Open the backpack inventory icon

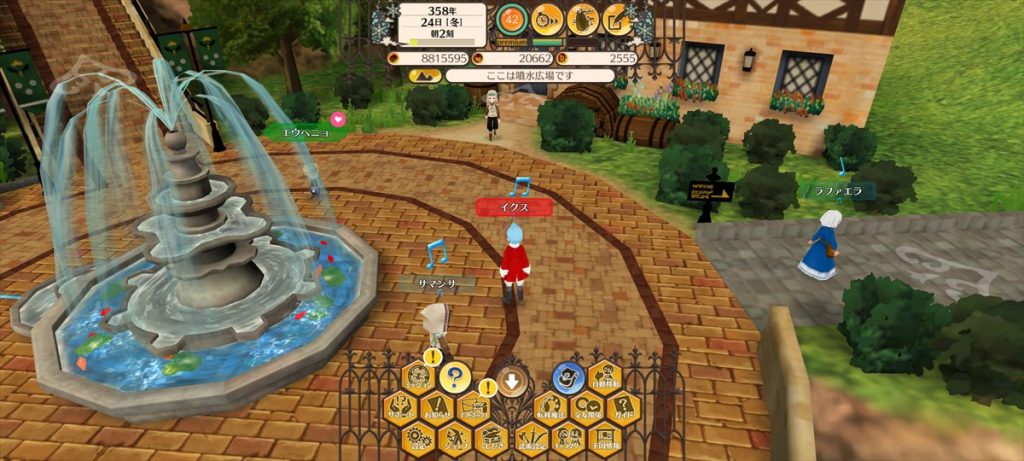[582, 18]
